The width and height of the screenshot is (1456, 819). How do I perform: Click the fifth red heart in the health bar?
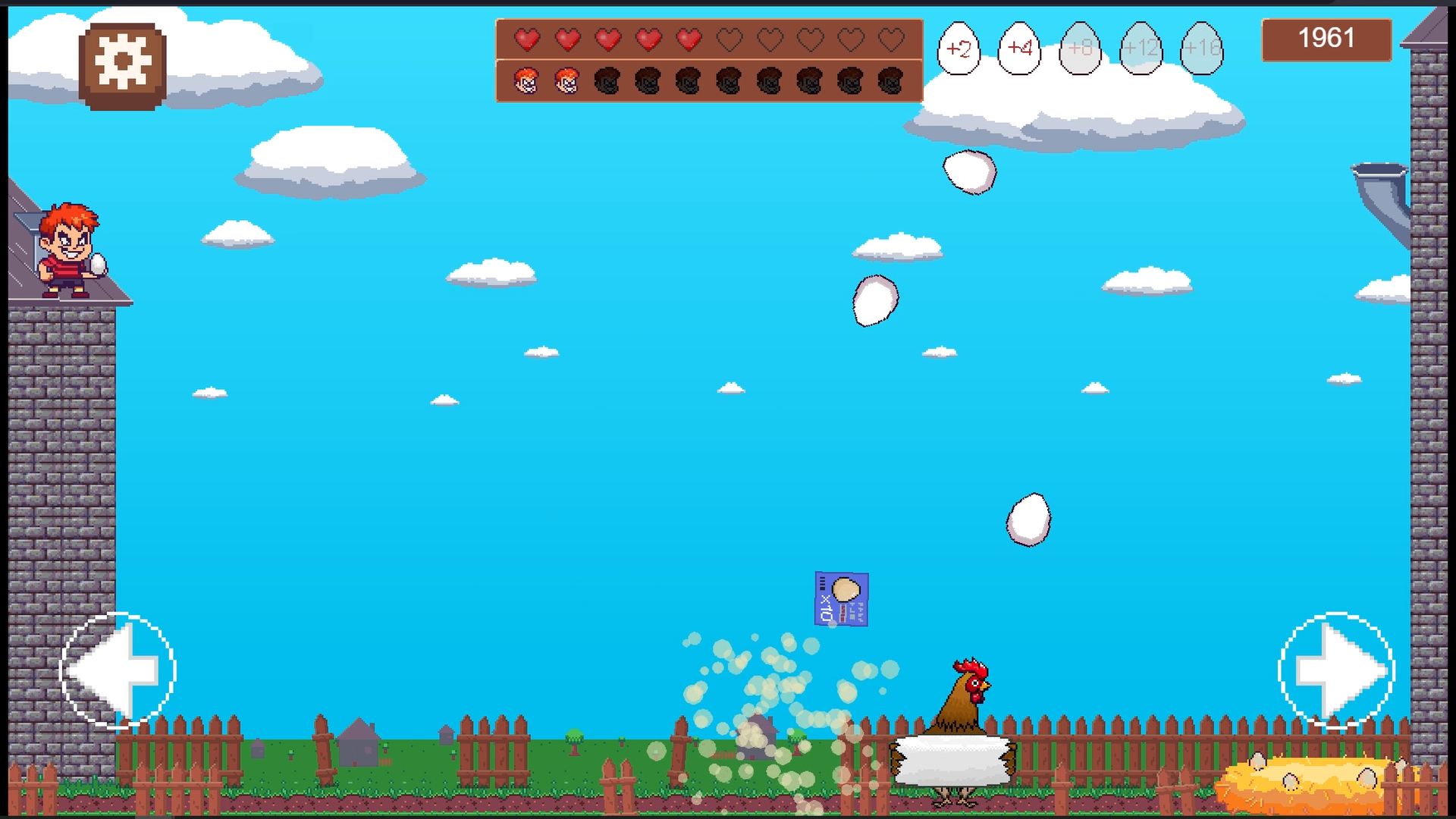click(689, 40)
